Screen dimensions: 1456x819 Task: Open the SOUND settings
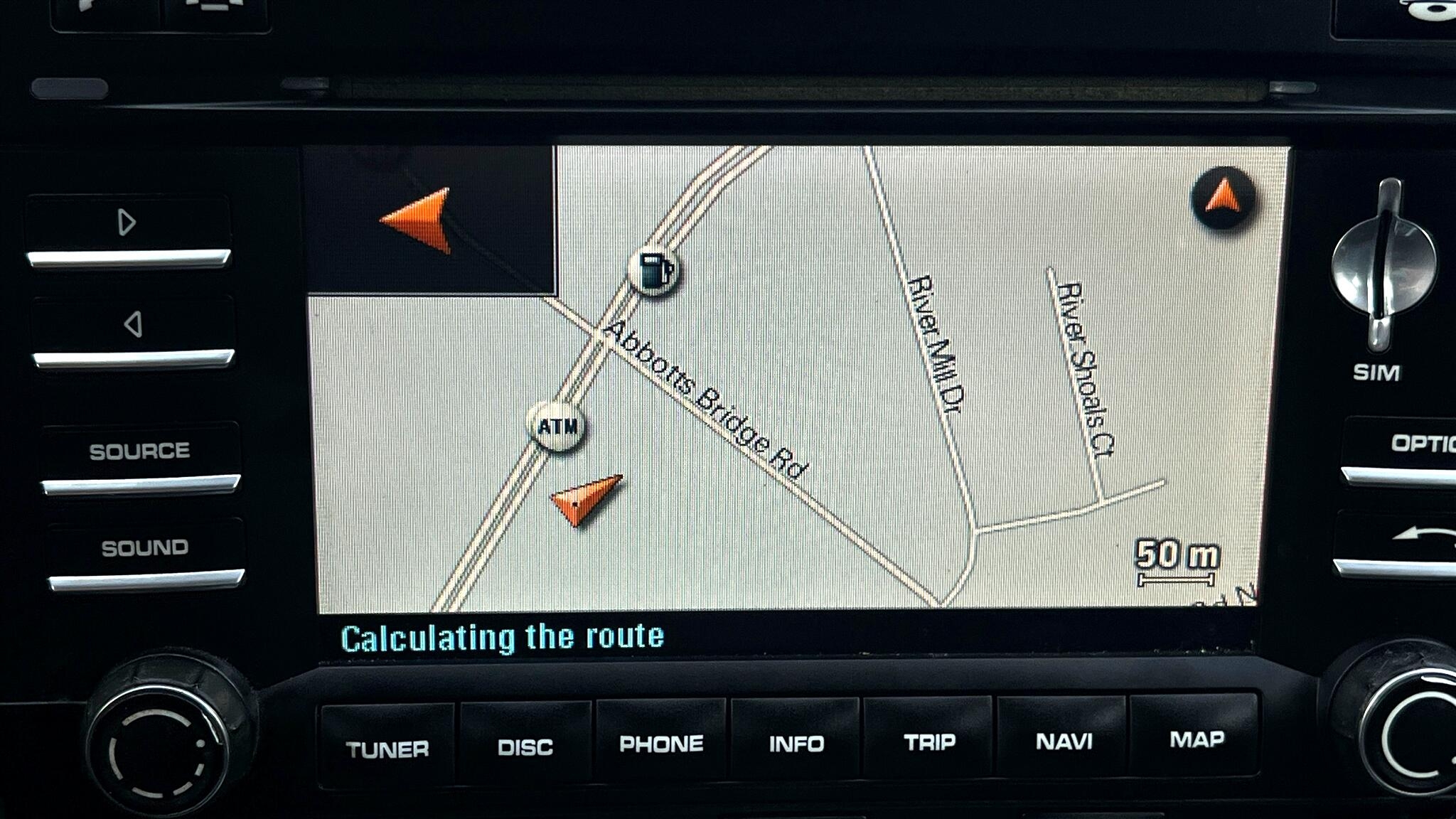(144, 547)
